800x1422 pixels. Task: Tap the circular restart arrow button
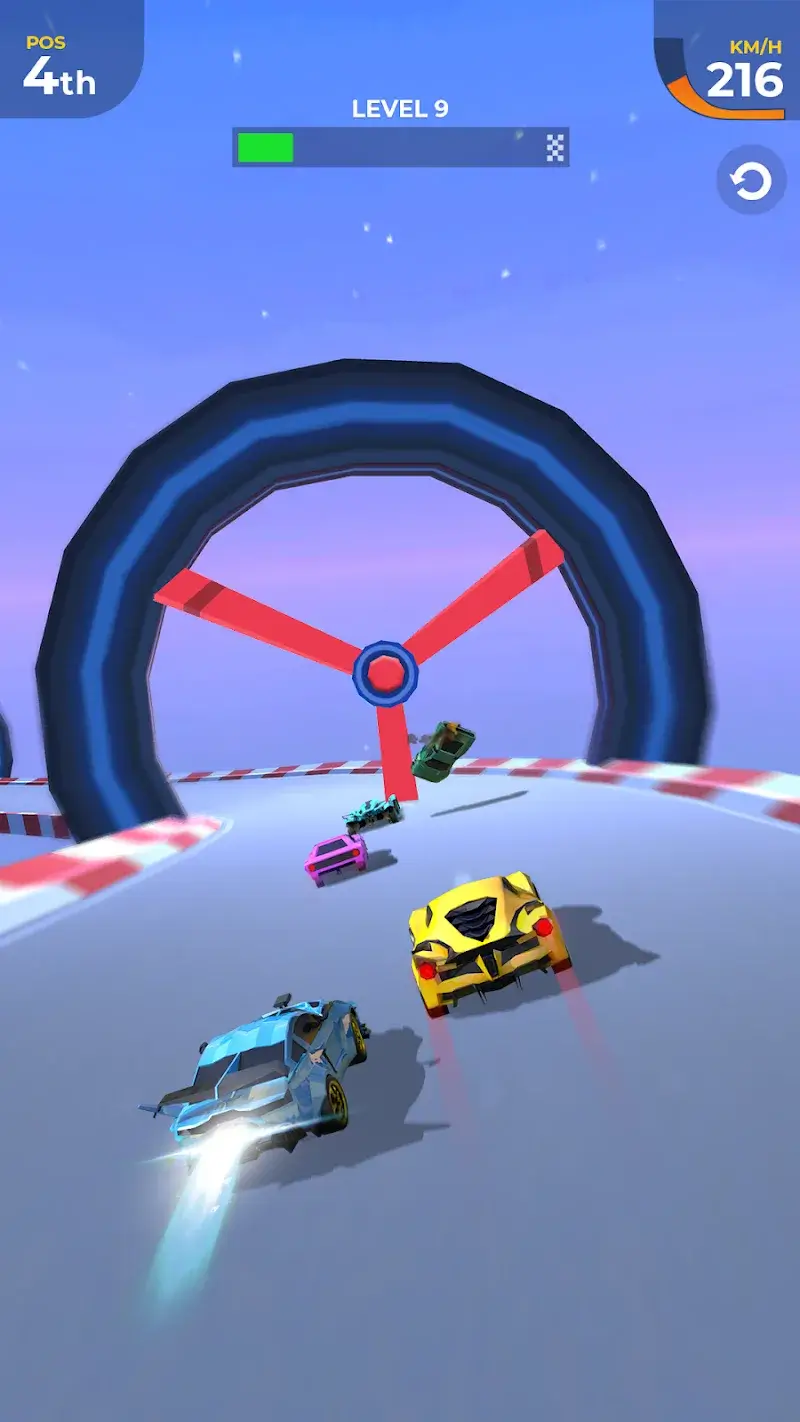(x=751, y=181)
